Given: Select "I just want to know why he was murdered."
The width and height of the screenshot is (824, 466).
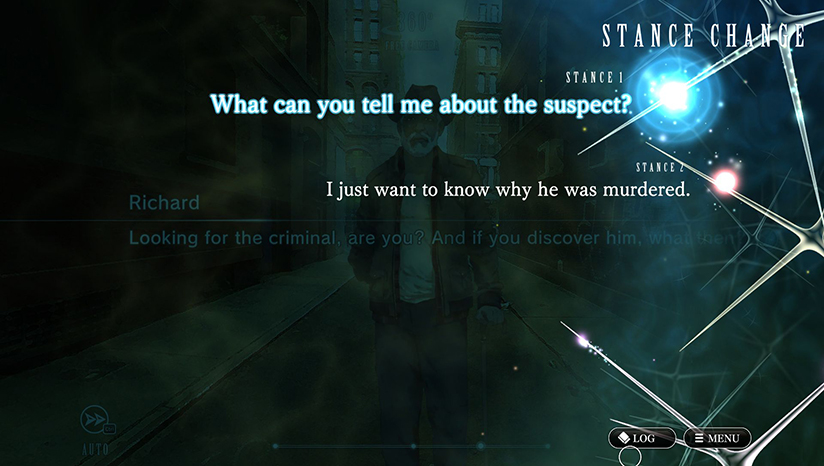Looking at the screenshot, I should [509, 189].
